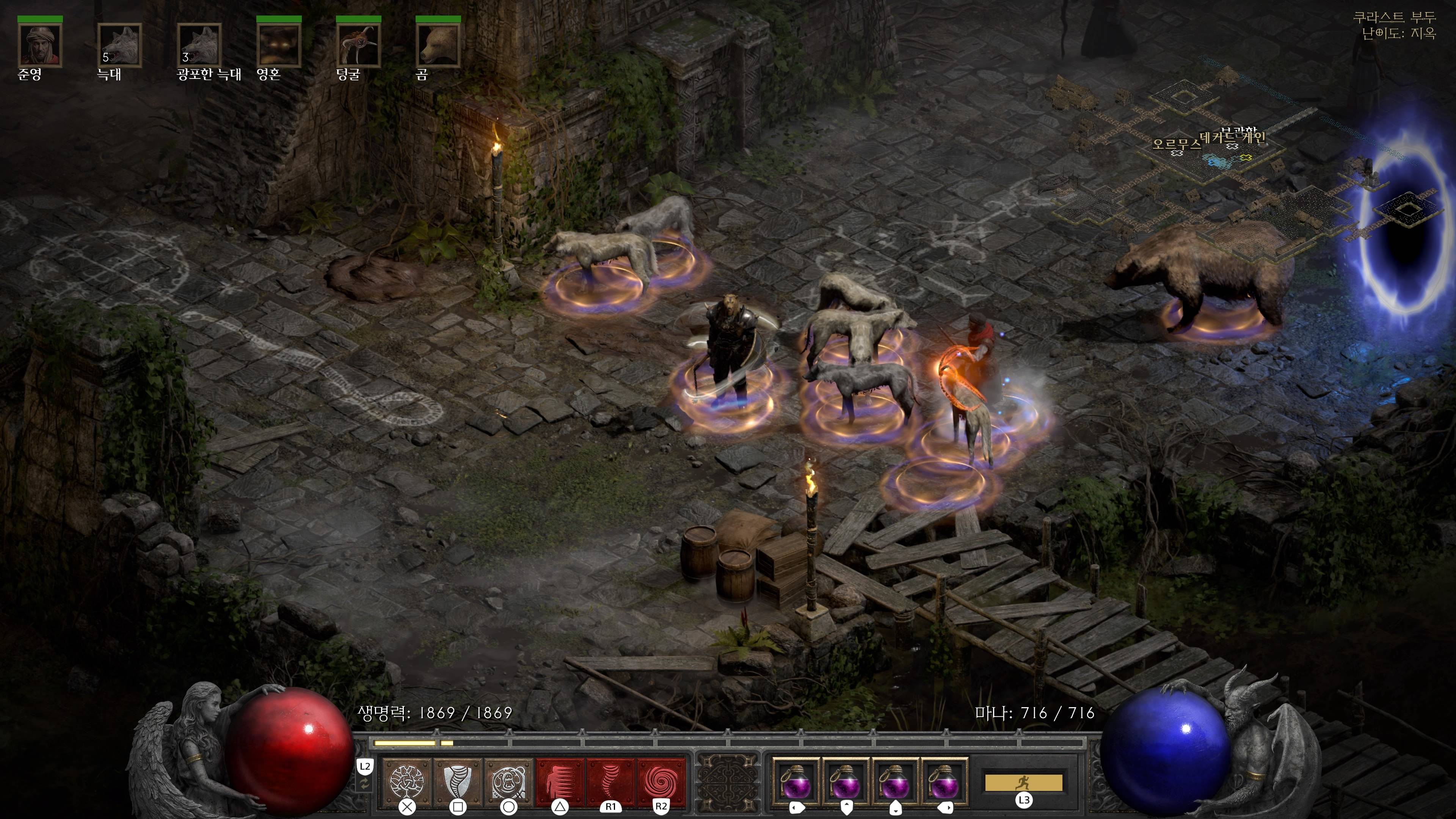
Task: Activate the tree-emblem spirit skill
Action: click(407, 782)
